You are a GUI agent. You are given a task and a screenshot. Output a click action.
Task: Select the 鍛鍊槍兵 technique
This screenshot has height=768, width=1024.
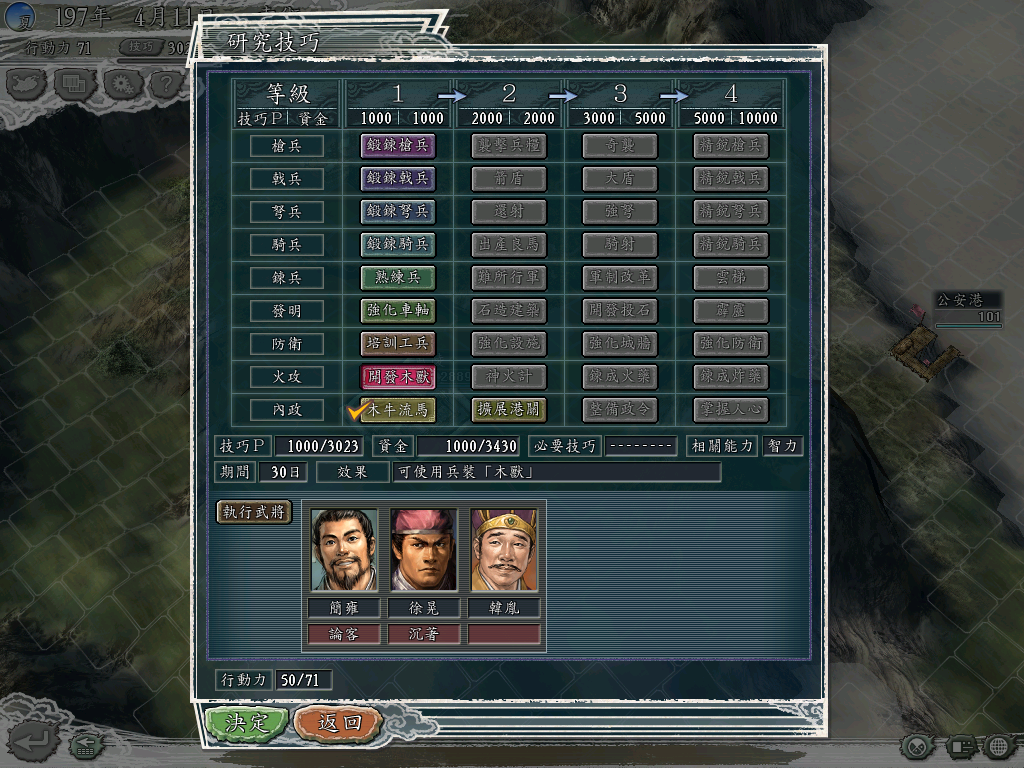pos(398,146)
